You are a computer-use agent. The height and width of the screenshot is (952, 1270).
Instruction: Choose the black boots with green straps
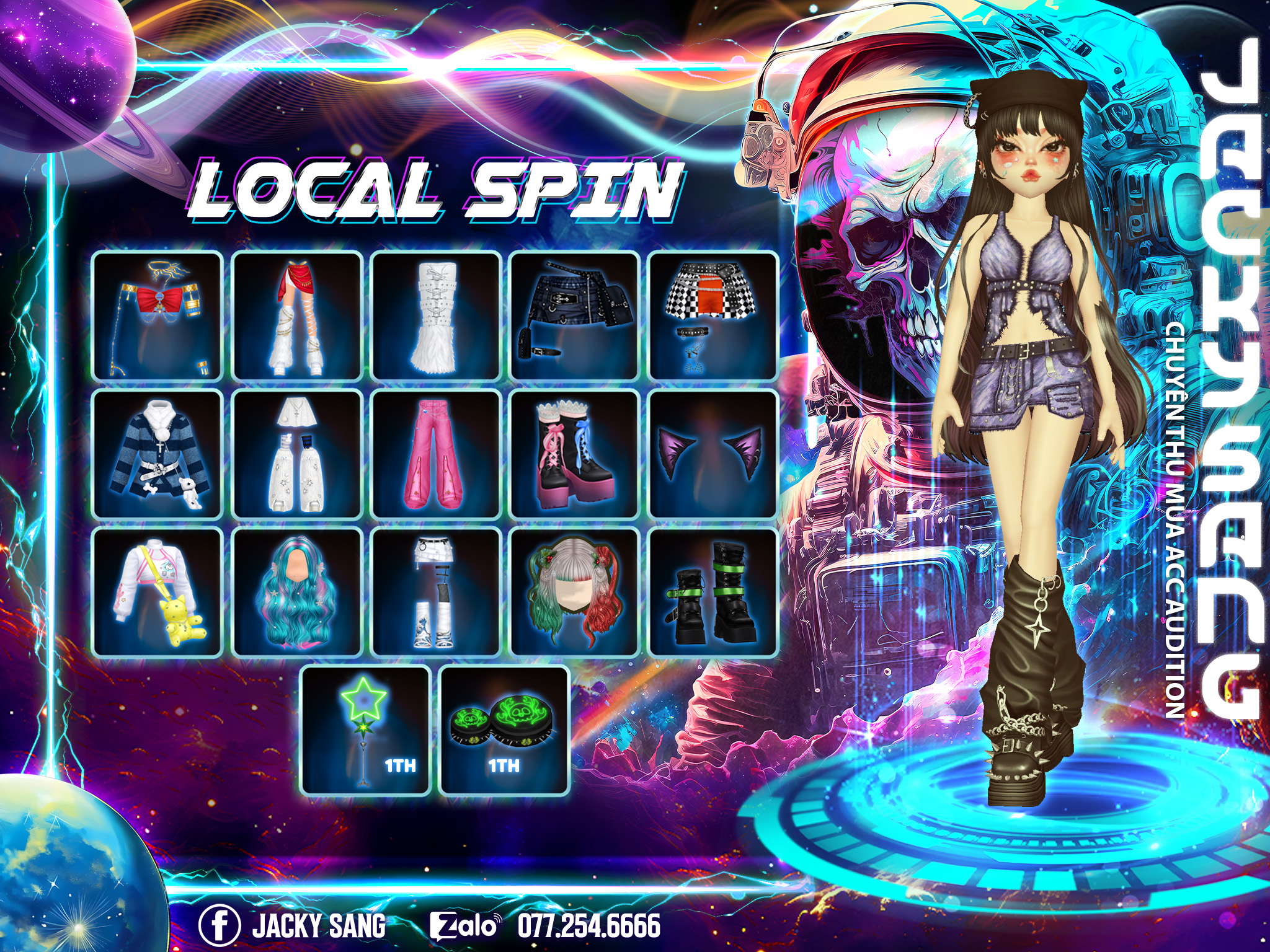click(713, 593)
